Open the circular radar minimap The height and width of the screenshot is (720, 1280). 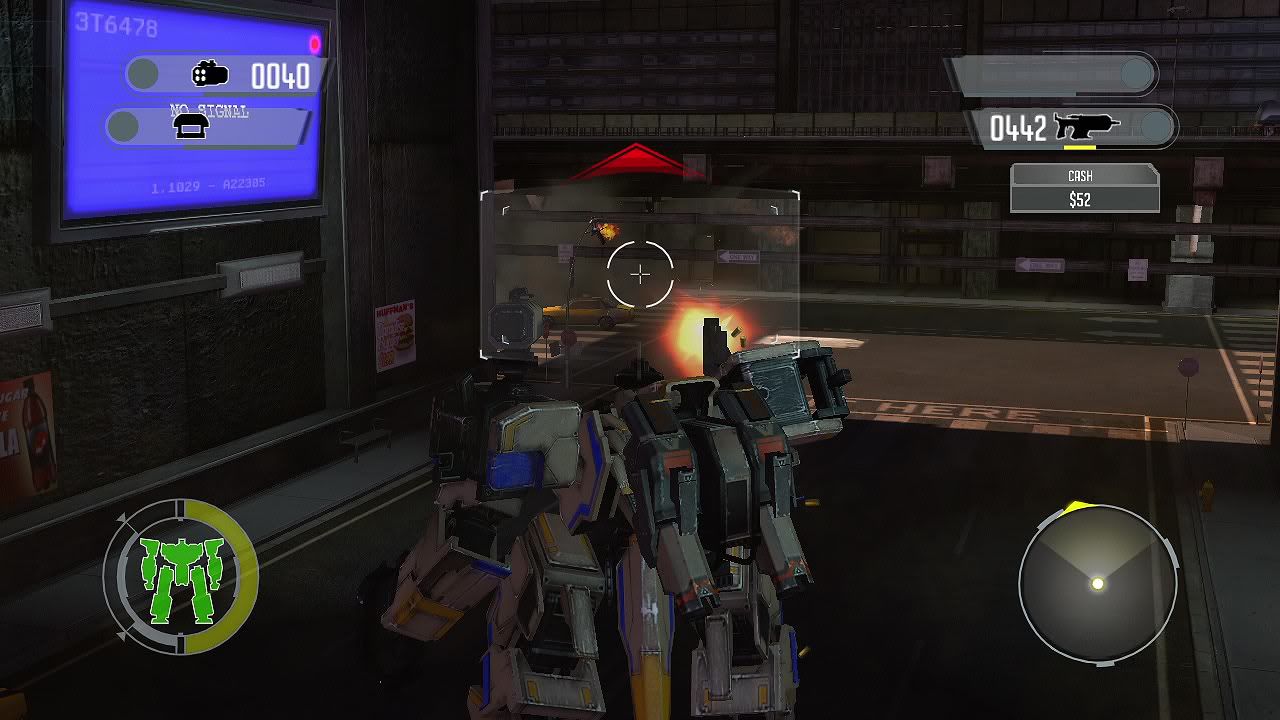[x=1097, y=583]
